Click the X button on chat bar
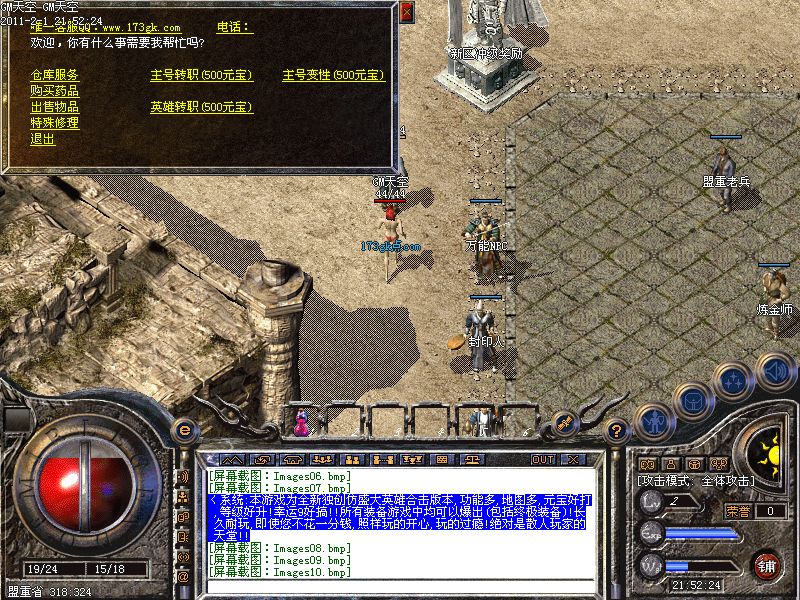The height and width of the screenshot is (600, 800). tap(573, 460)
